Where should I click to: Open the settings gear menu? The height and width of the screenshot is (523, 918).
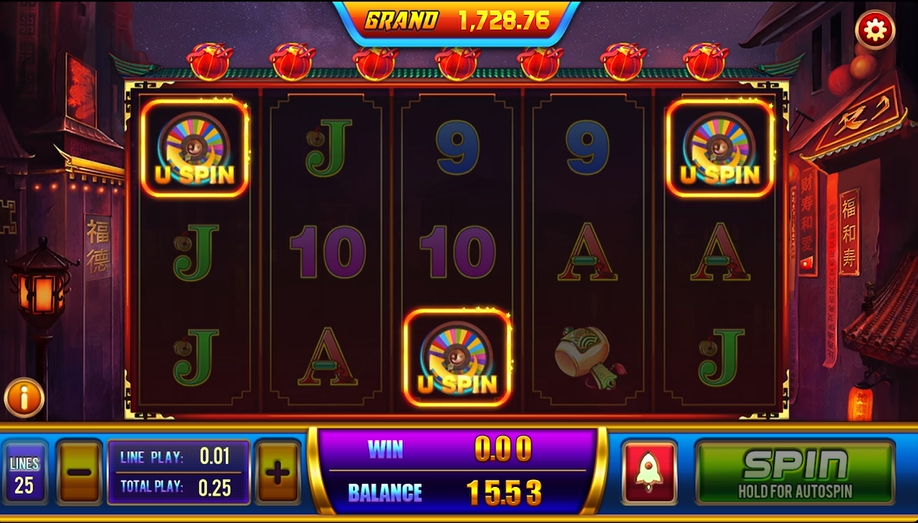coord(875,31)
